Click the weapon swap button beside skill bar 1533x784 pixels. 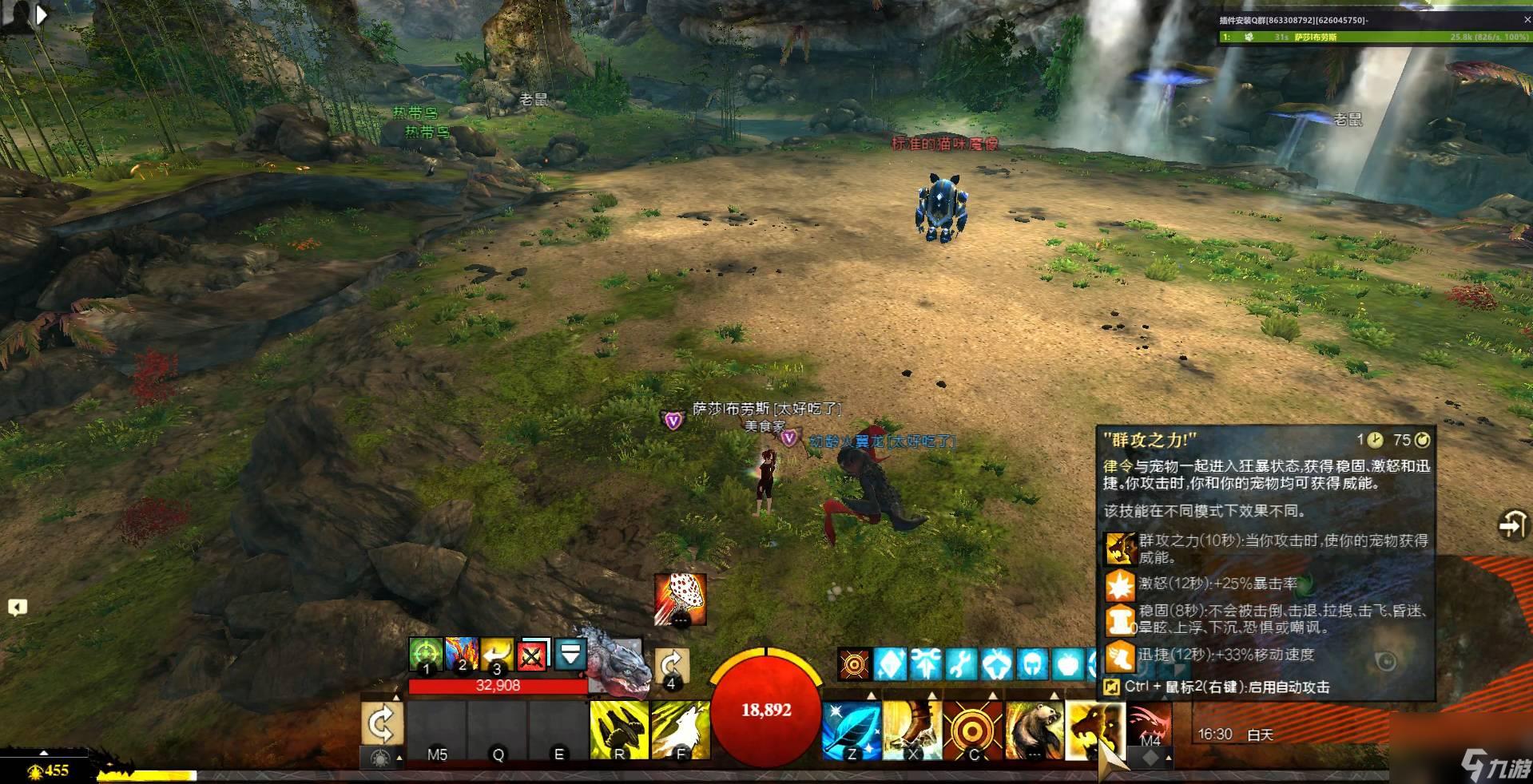pos(381,724)
